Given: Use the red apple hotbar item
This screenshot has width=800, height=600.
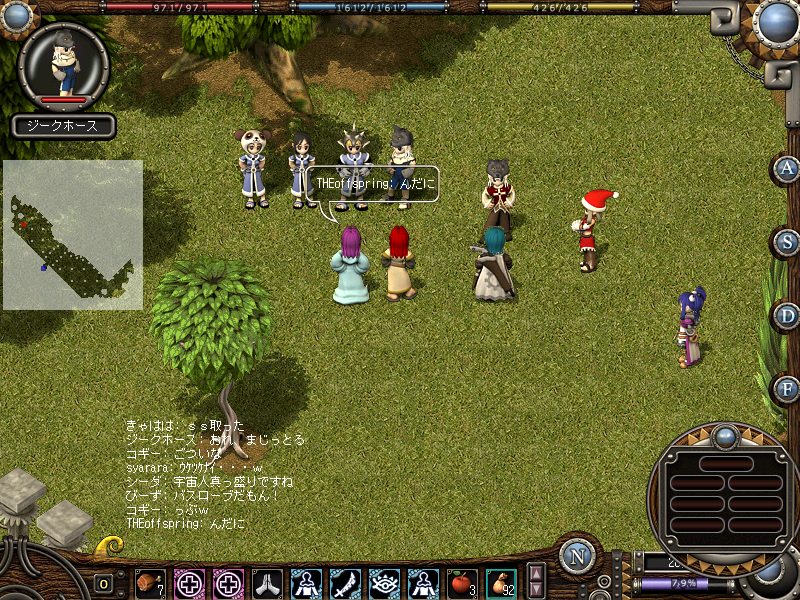Looking at the screenshot, I should 462,582.
